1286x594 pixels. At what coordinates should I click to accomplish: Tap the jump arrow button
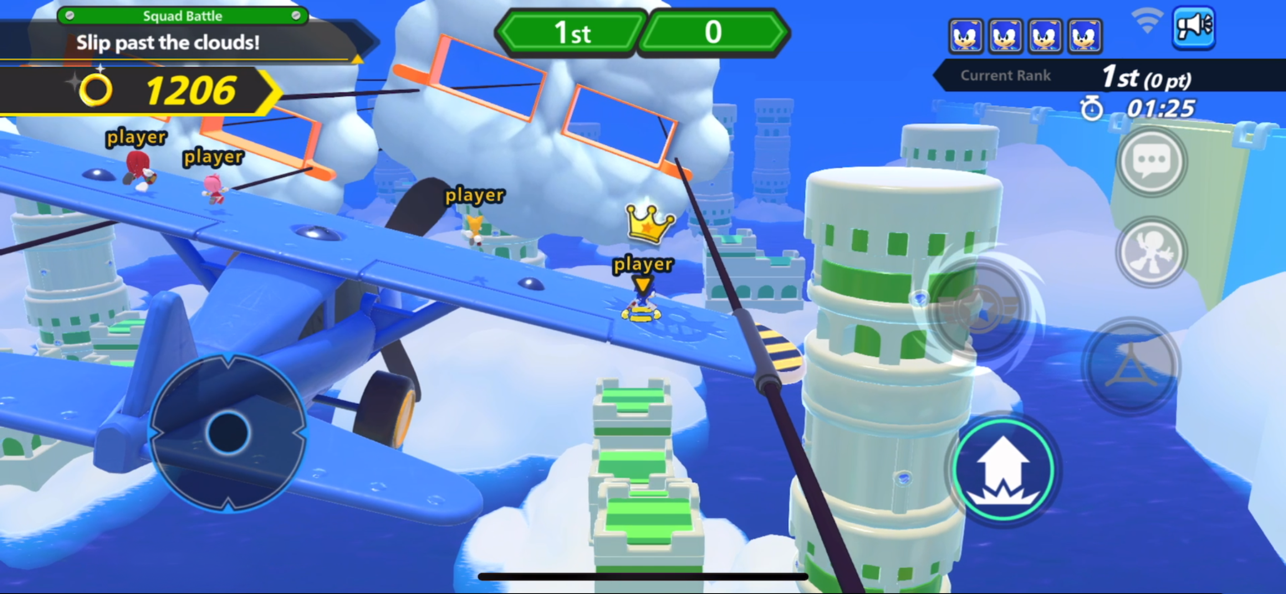coord(1002,468)
